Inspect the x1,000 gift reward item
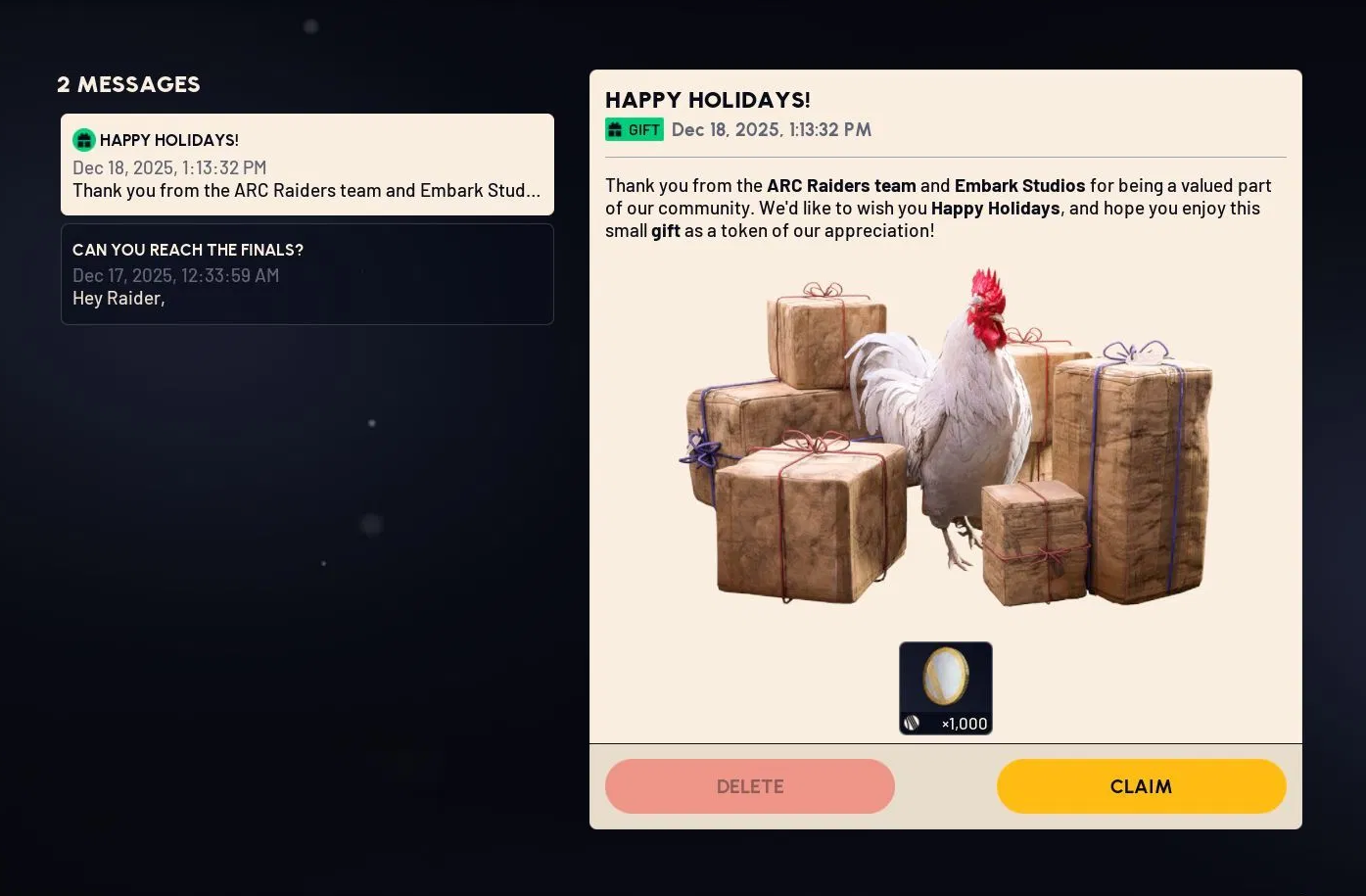The height and width of the screenshot is (896, 1366). pyautogui.click(x=945, y=687)
